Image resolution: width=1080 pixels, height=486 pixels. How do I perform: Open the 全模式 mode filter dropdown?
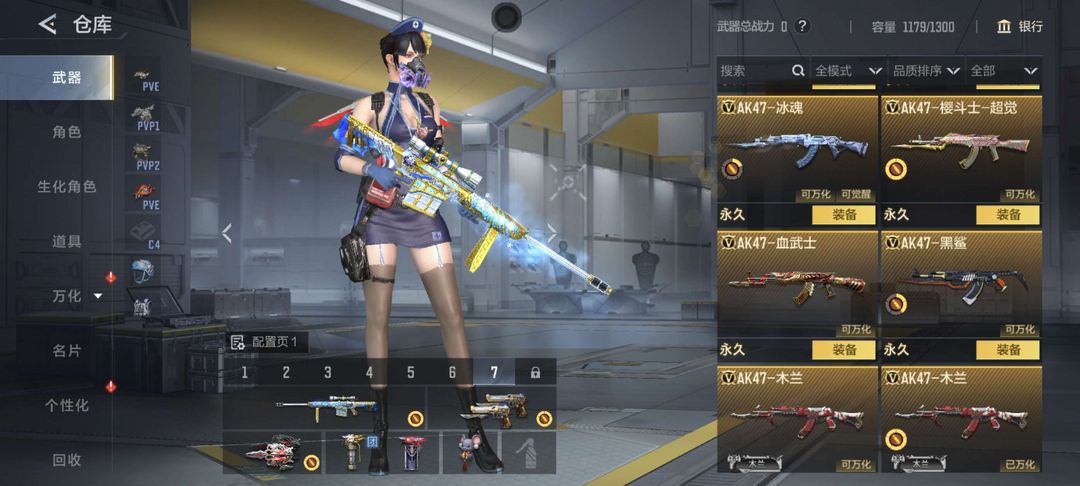(848, 71)
